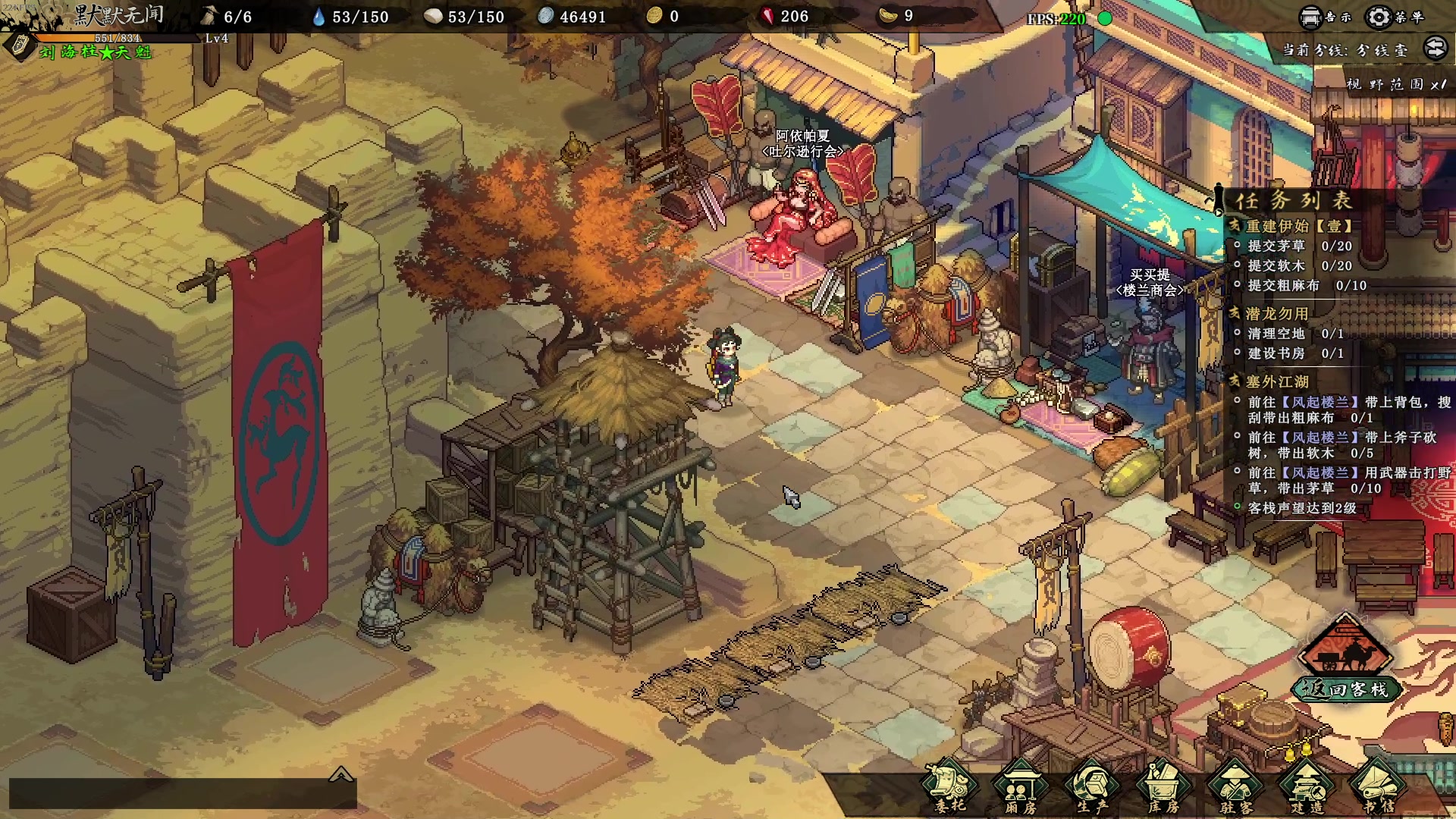Open the 书信 letters panel
1456x819 pixels.
tap(1378, 789)
